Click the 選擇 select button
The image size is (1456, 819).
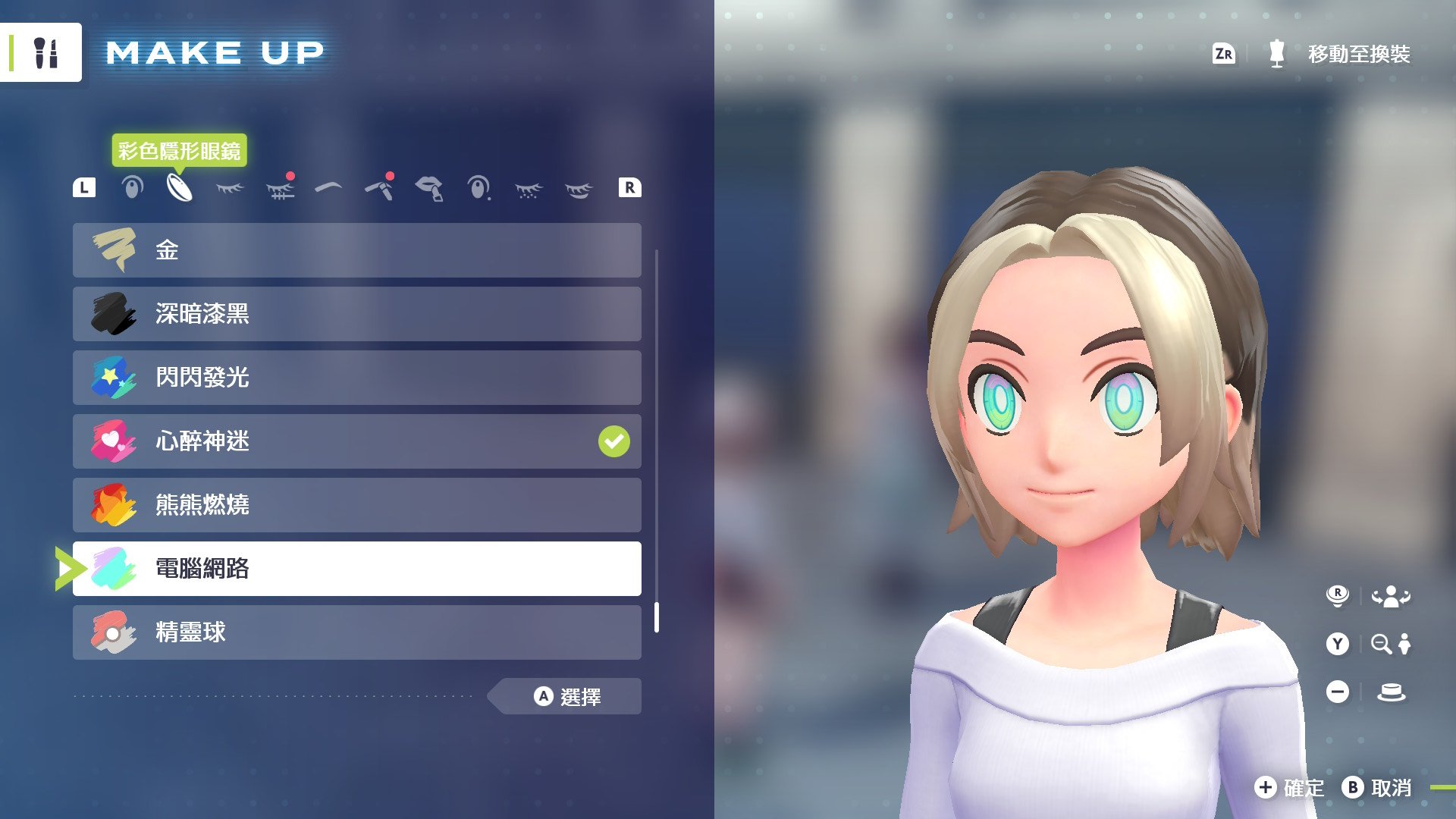[567, 696]
